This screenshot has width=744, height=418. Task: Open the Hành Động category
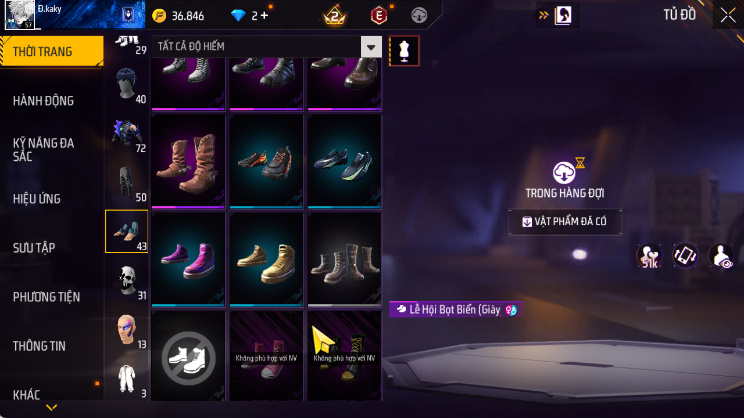(x=45, y=101)
